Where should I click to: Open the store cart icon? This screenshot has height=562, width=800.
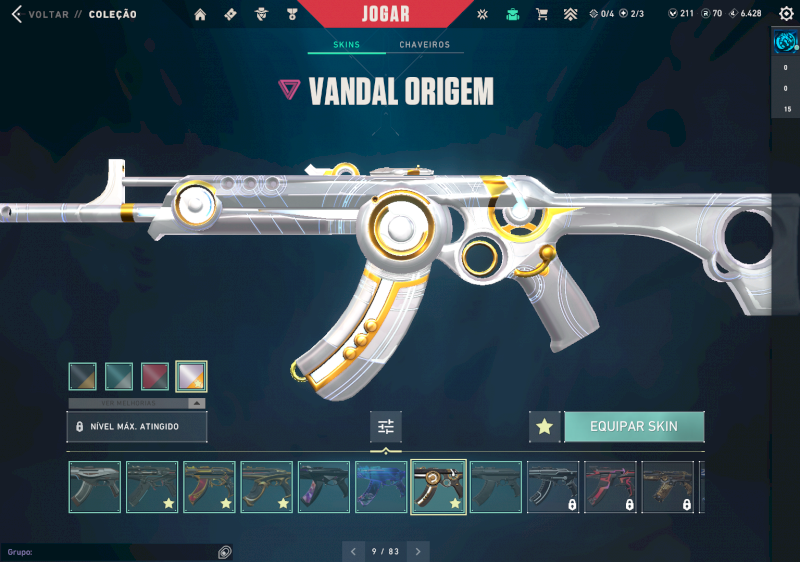coord(542,14)
